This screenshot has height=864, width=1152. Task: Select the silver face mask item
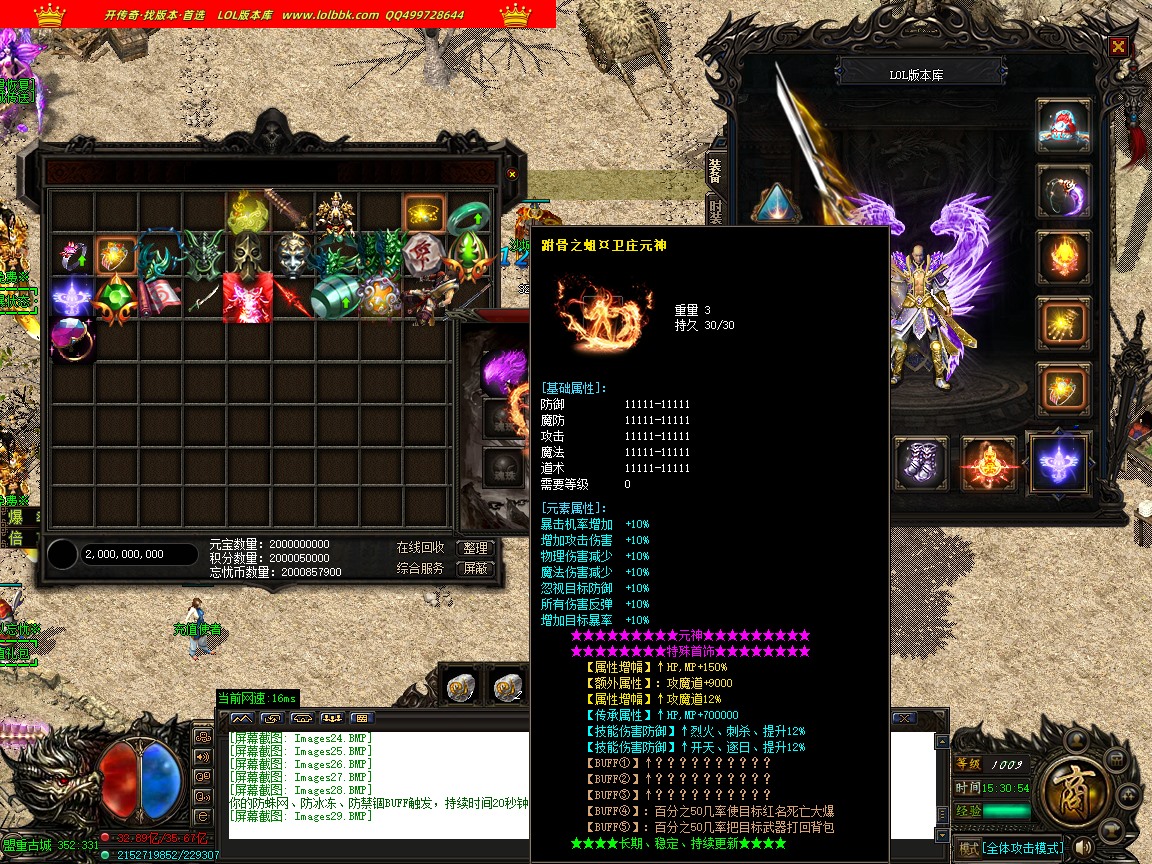click(292, 256)
